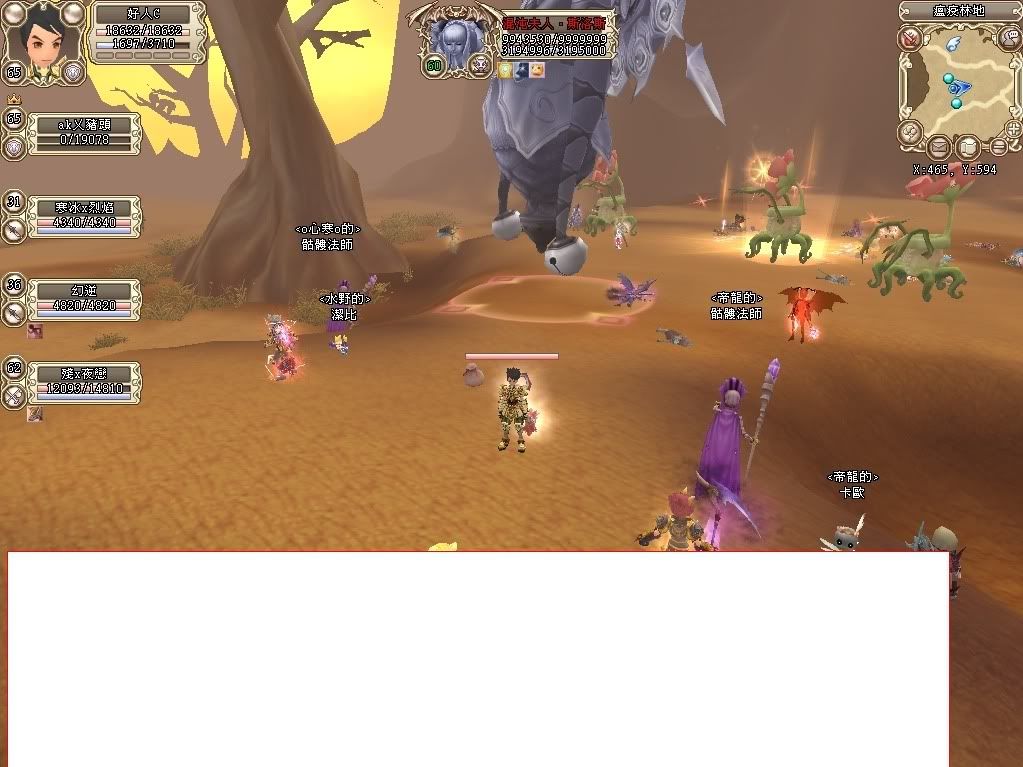This screenshot has height=767, width=1023.
Task: Zoom out the minimap with minus button
Action: coord(998,146)
